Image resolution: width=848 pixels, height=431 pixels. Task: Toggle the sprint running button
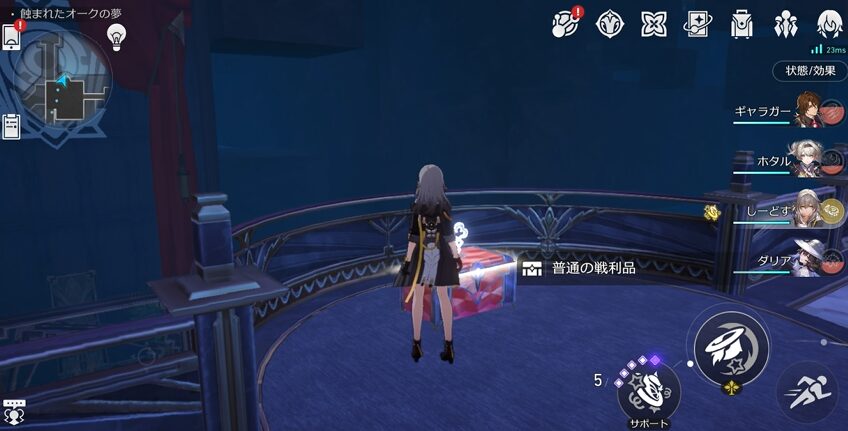coord(806,391)
